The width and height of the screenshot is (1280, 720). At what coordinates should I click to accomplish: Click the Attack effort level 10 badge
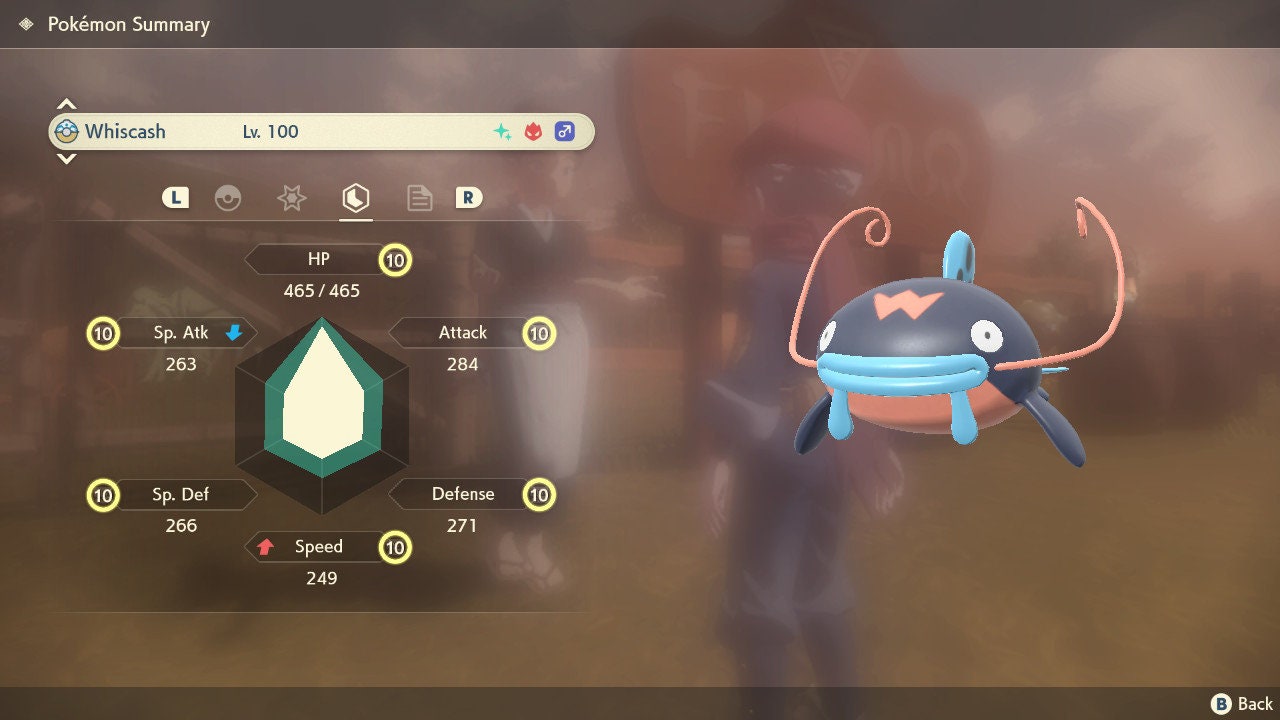pyautogui.click(x=538, y=333)
